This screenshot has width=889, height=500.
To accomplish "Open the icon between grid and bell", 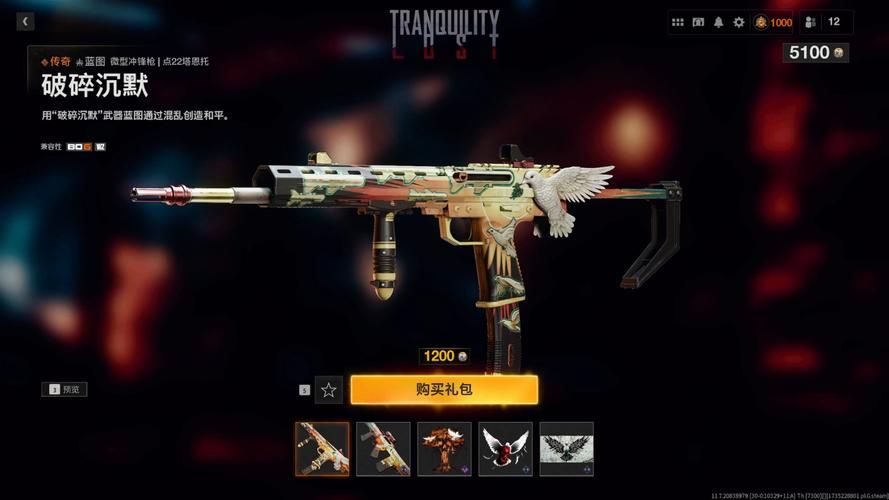I will click(x=698, y=22).
